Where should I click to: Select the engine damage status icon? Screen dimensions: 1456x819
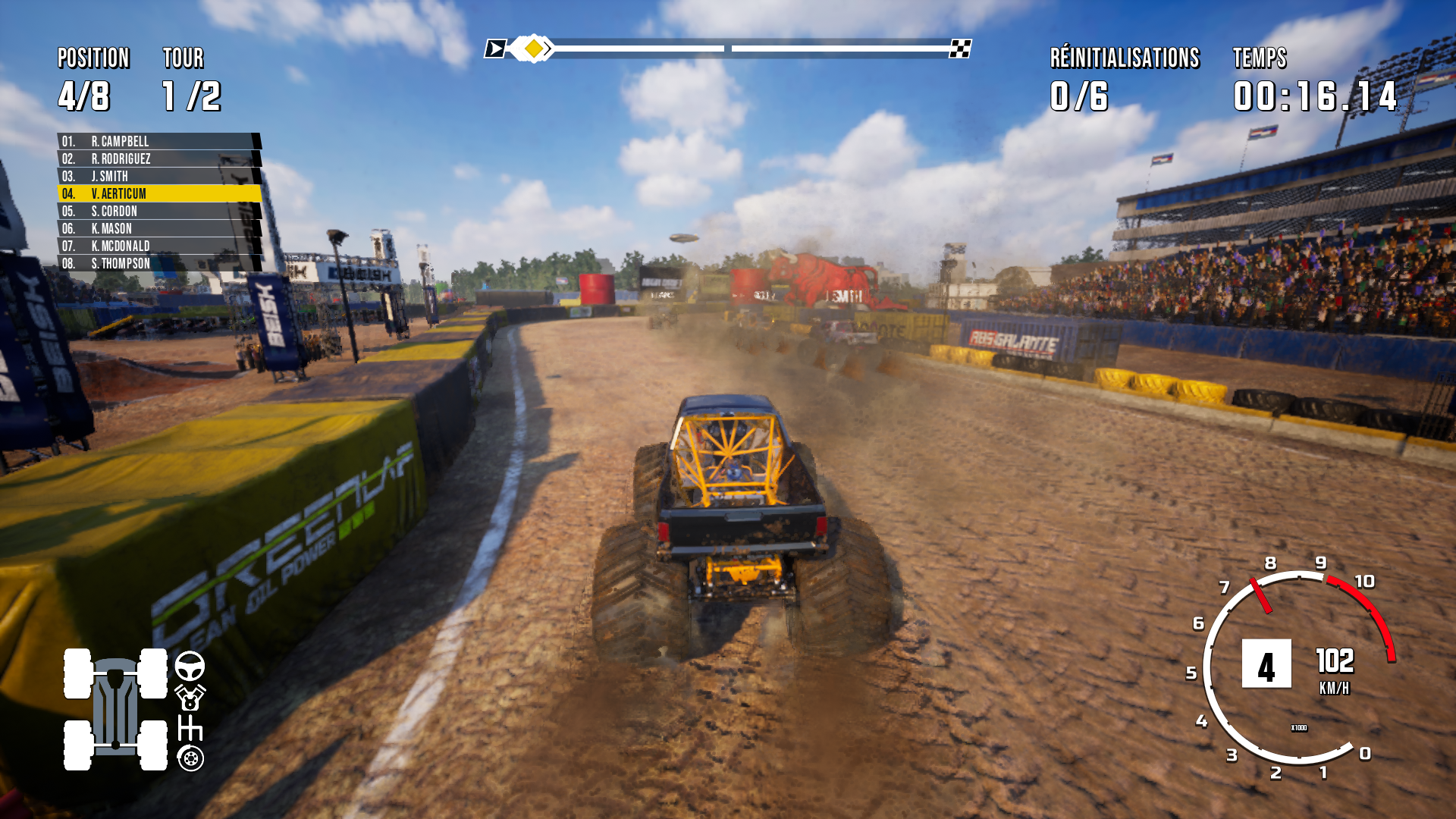point(190,698)
